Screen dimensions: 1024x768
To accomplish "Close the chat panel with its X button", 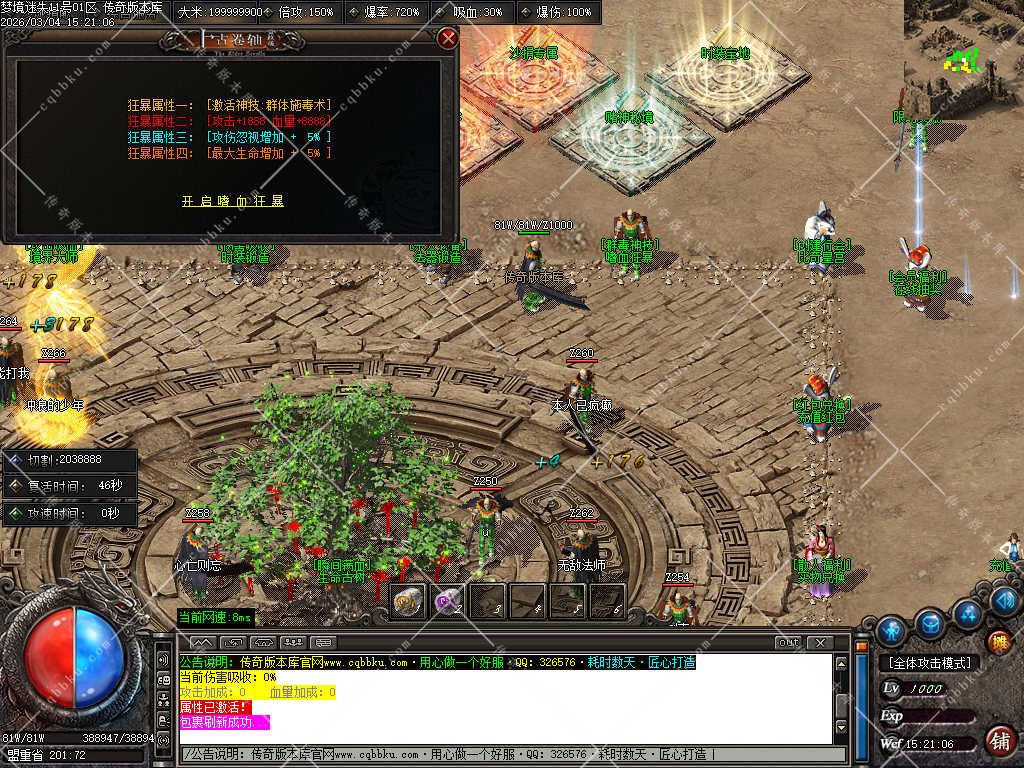I will tap(820, 642).
